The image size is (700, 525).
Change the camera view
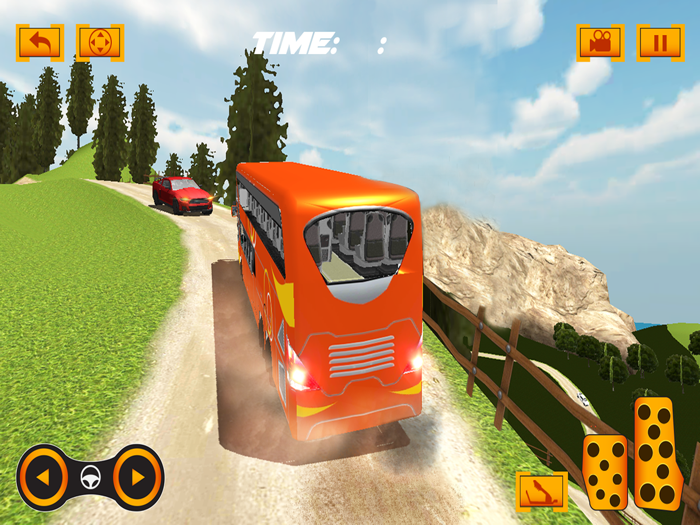[x=600, y=42]
